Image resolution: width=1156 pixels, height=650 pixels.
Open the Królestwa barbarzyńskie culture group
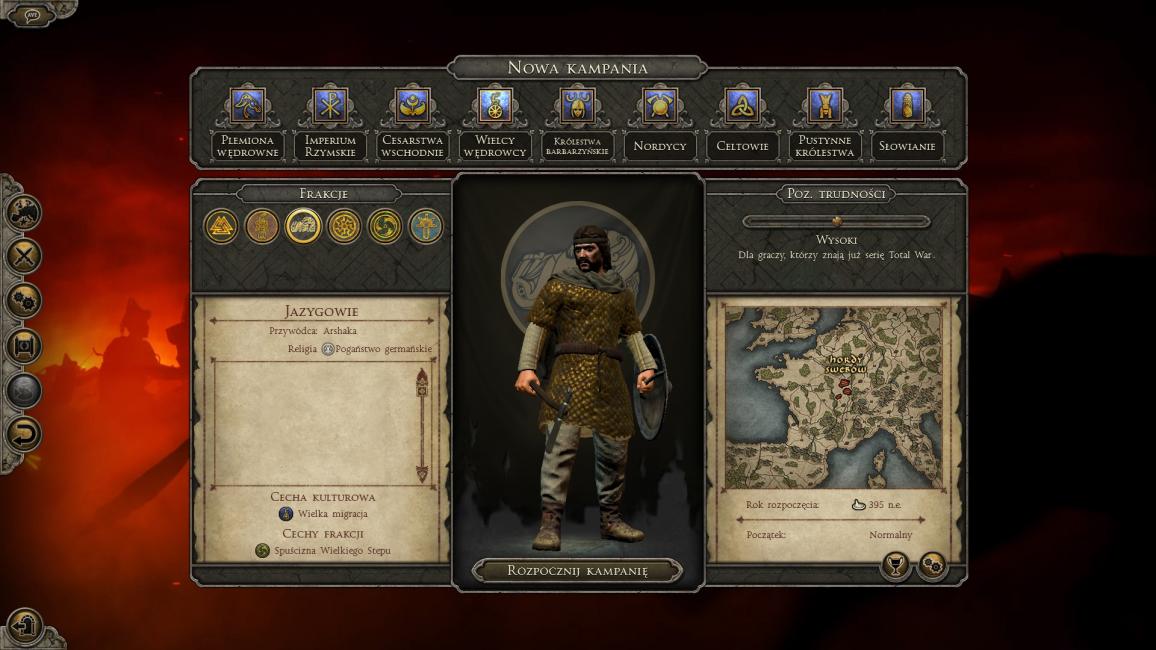(x=577, y=105)
